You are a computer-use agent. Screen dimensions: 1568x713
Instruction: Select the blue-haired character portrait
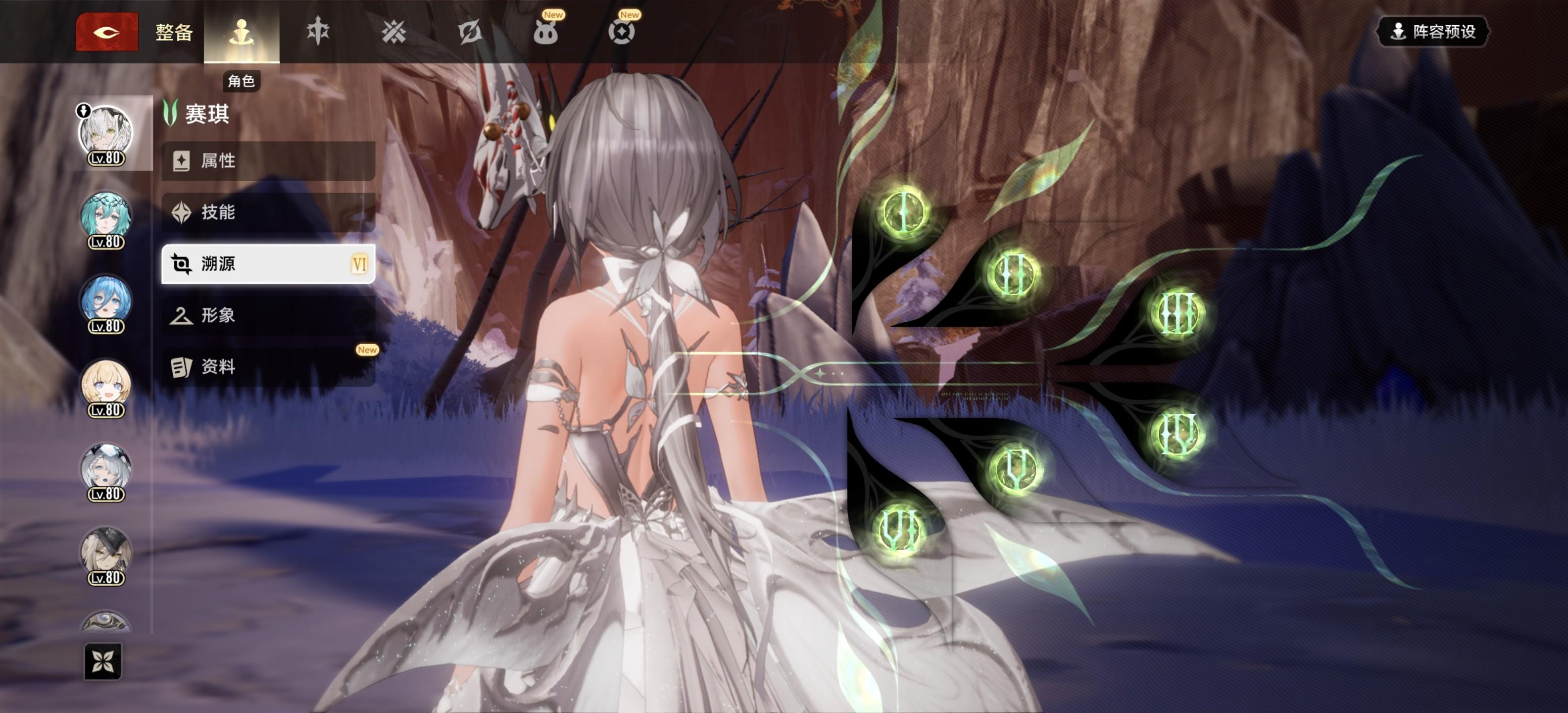106,303
